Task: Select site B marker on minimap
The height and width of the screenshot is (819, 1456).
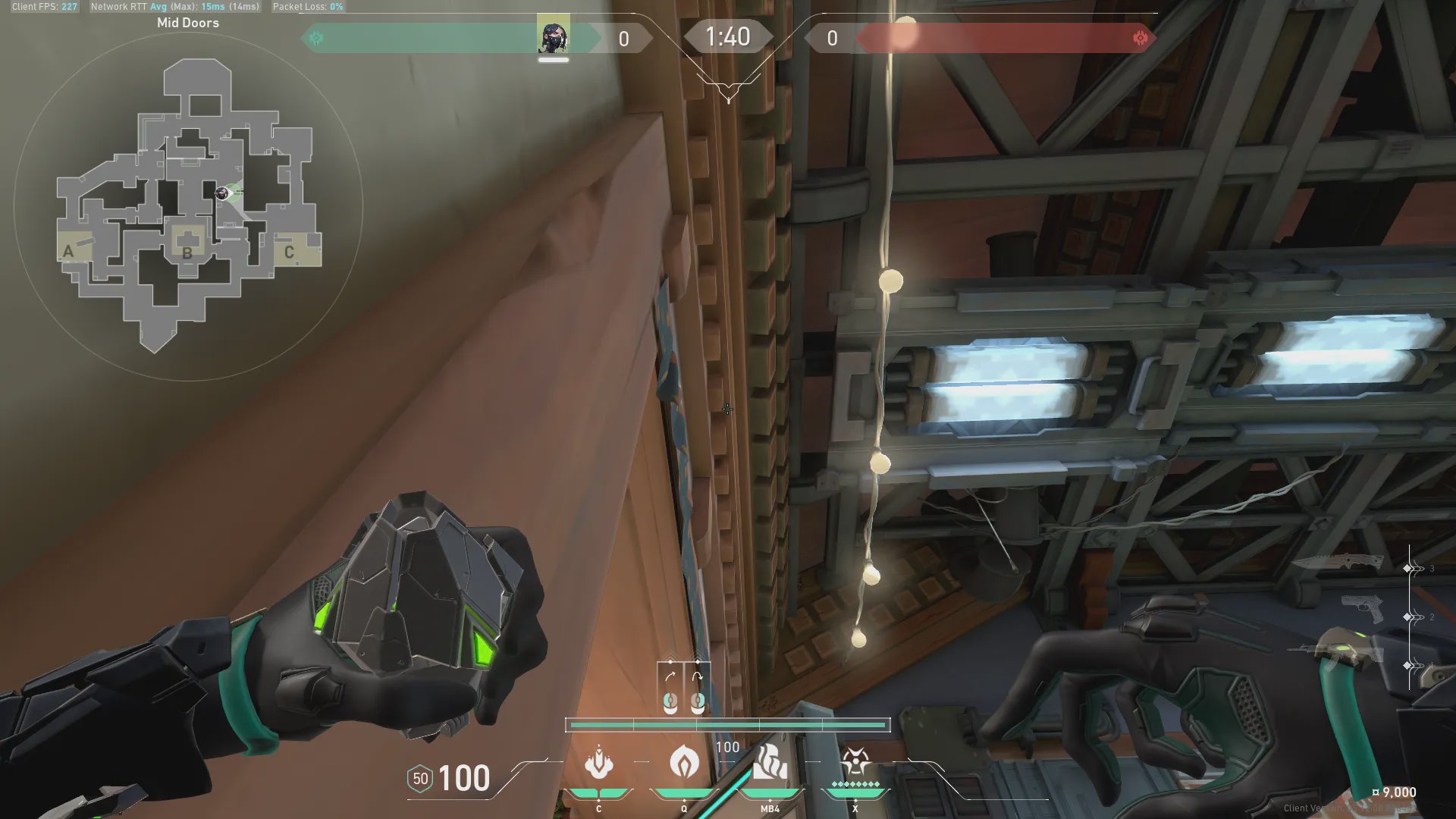Action: [187, 251]
